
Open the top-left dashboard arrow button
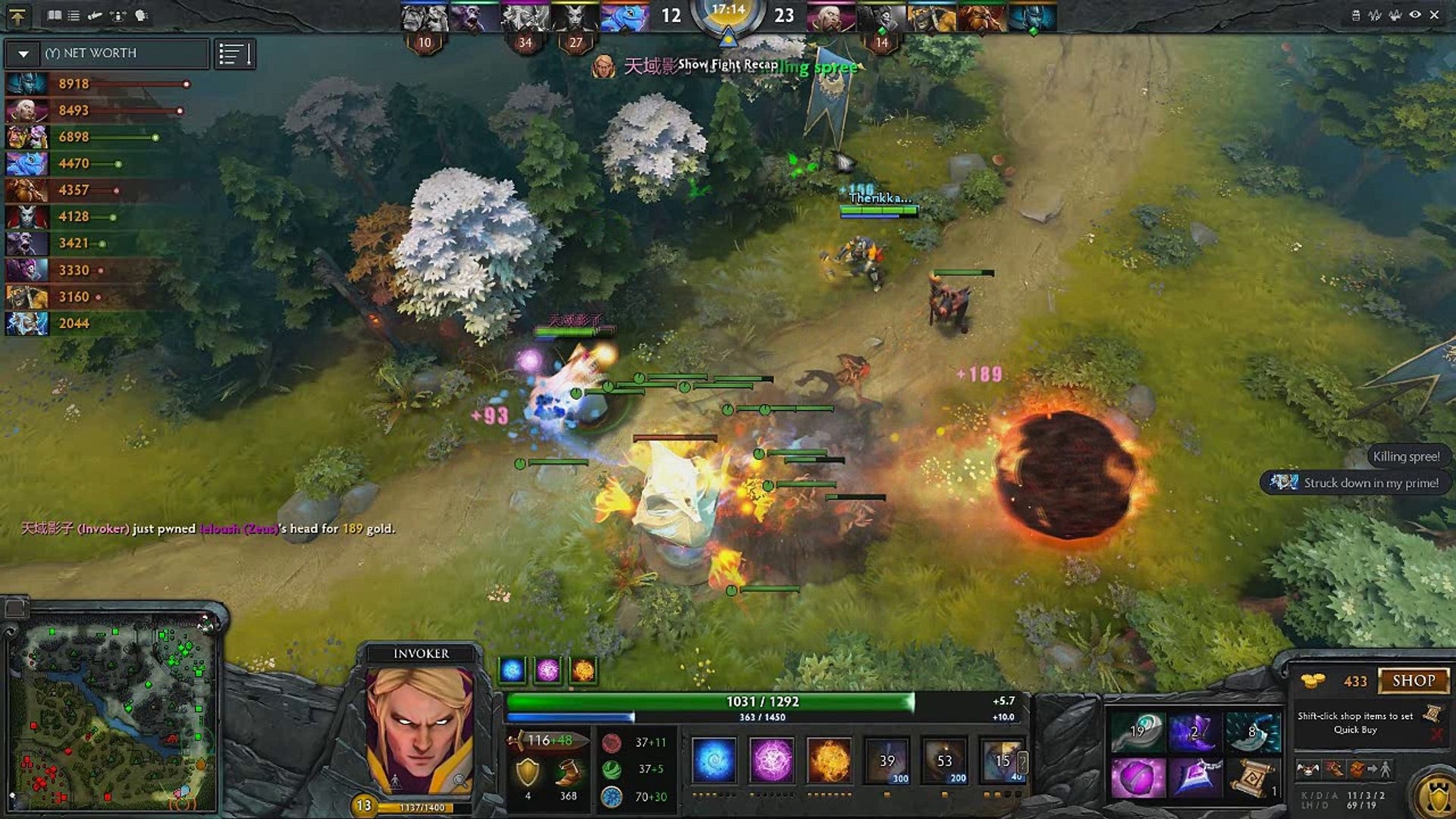tap(17, 16)
